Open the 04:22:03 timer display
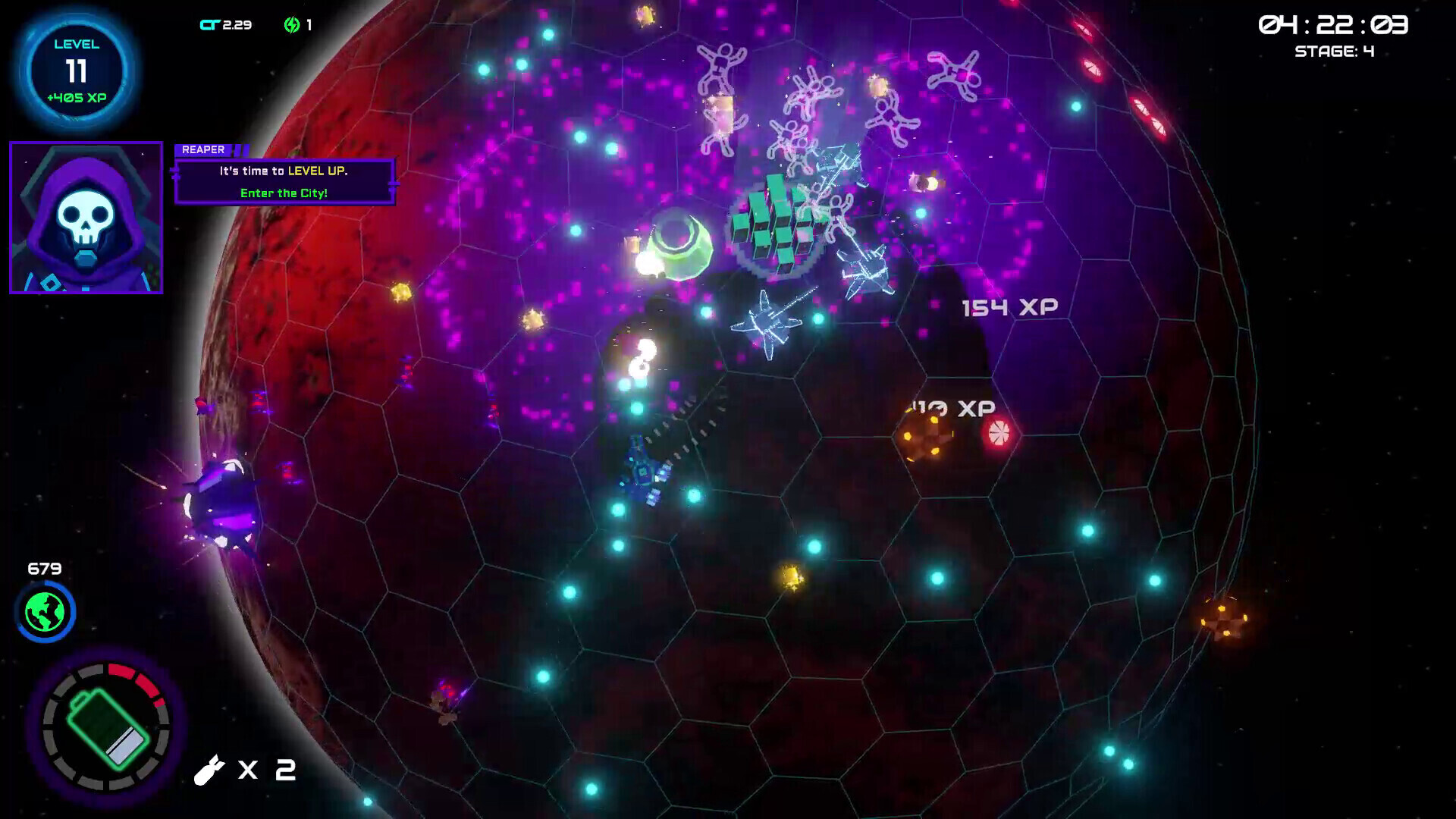 (1335, 24)
